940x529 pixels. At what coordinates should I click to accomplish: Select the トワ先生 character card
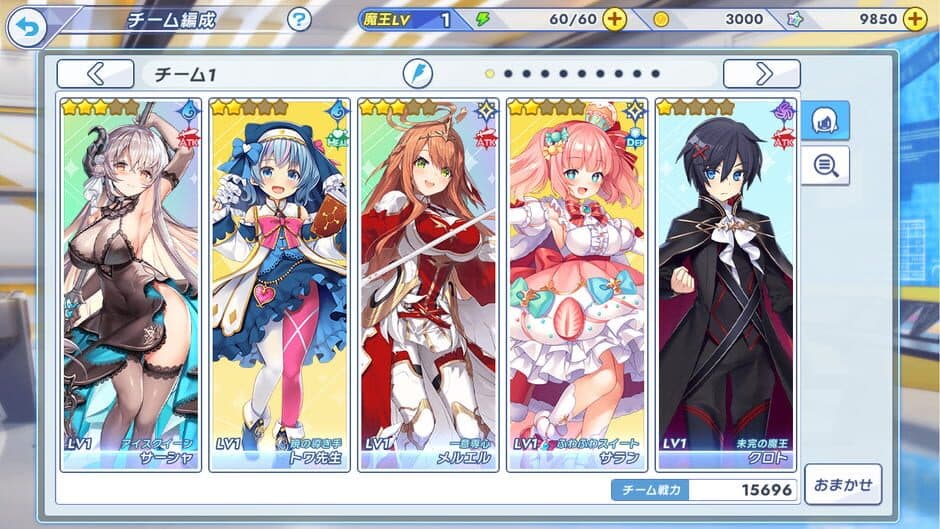coord(279,284)
